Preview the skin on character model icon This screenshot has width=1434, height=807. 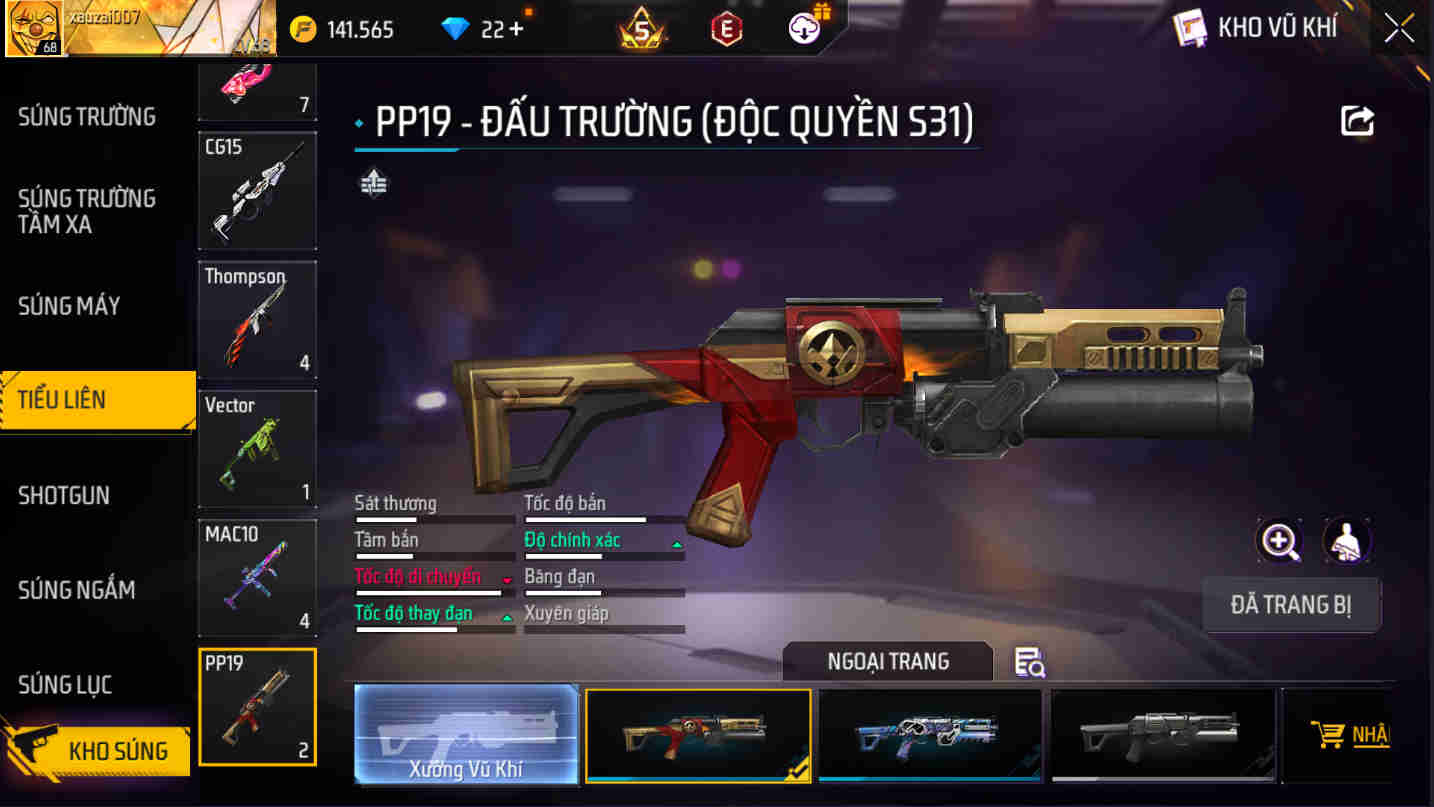1347,540
